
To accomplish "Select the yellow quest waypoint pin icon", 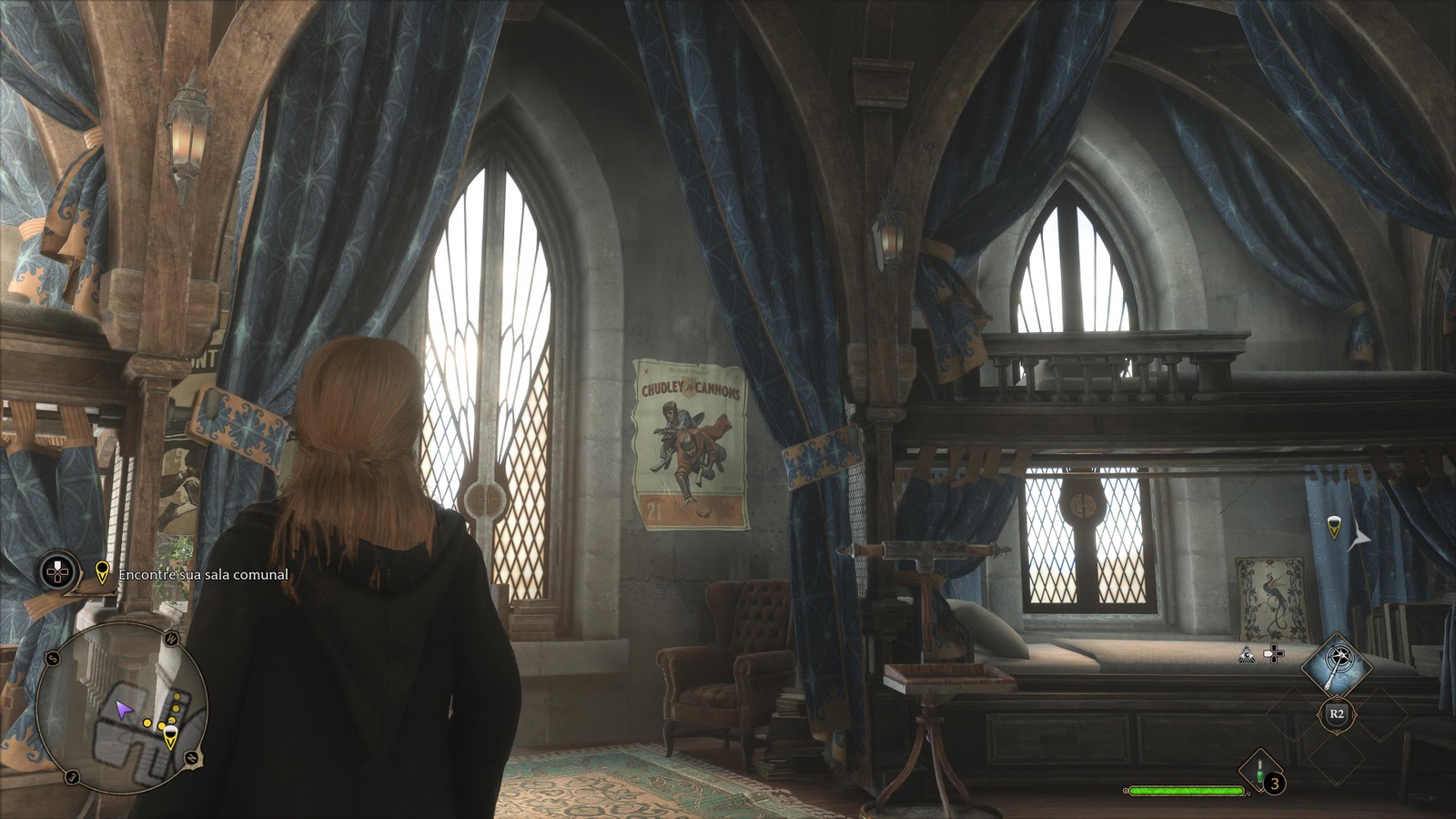I will pyautogui.click(x=102, y=573).
